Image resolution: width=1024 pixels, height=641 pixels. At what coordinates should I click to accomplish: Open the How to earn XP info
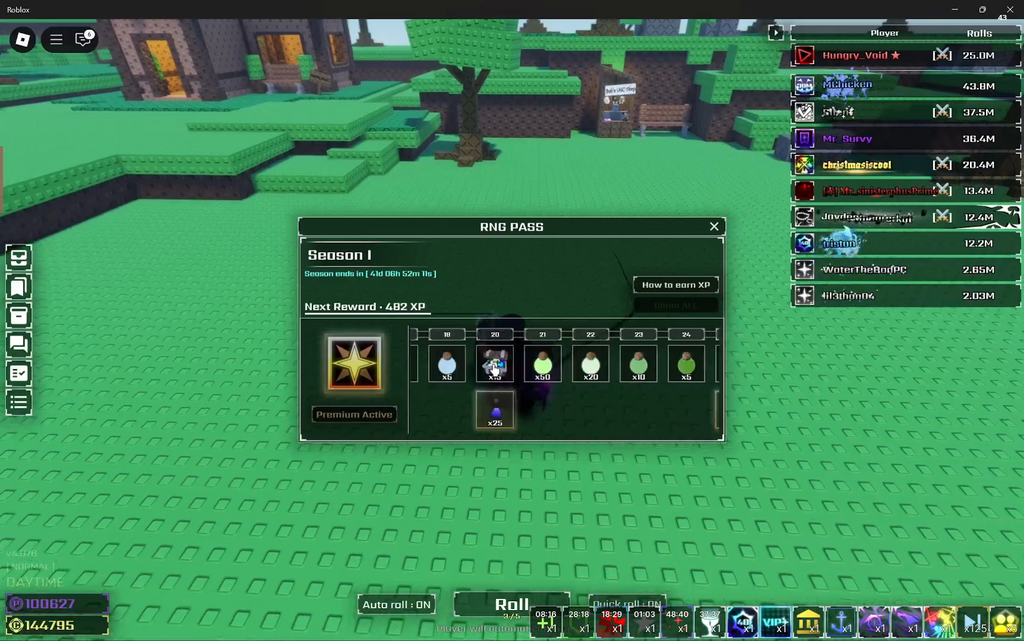pyautogui.click(x=676, y=285)
